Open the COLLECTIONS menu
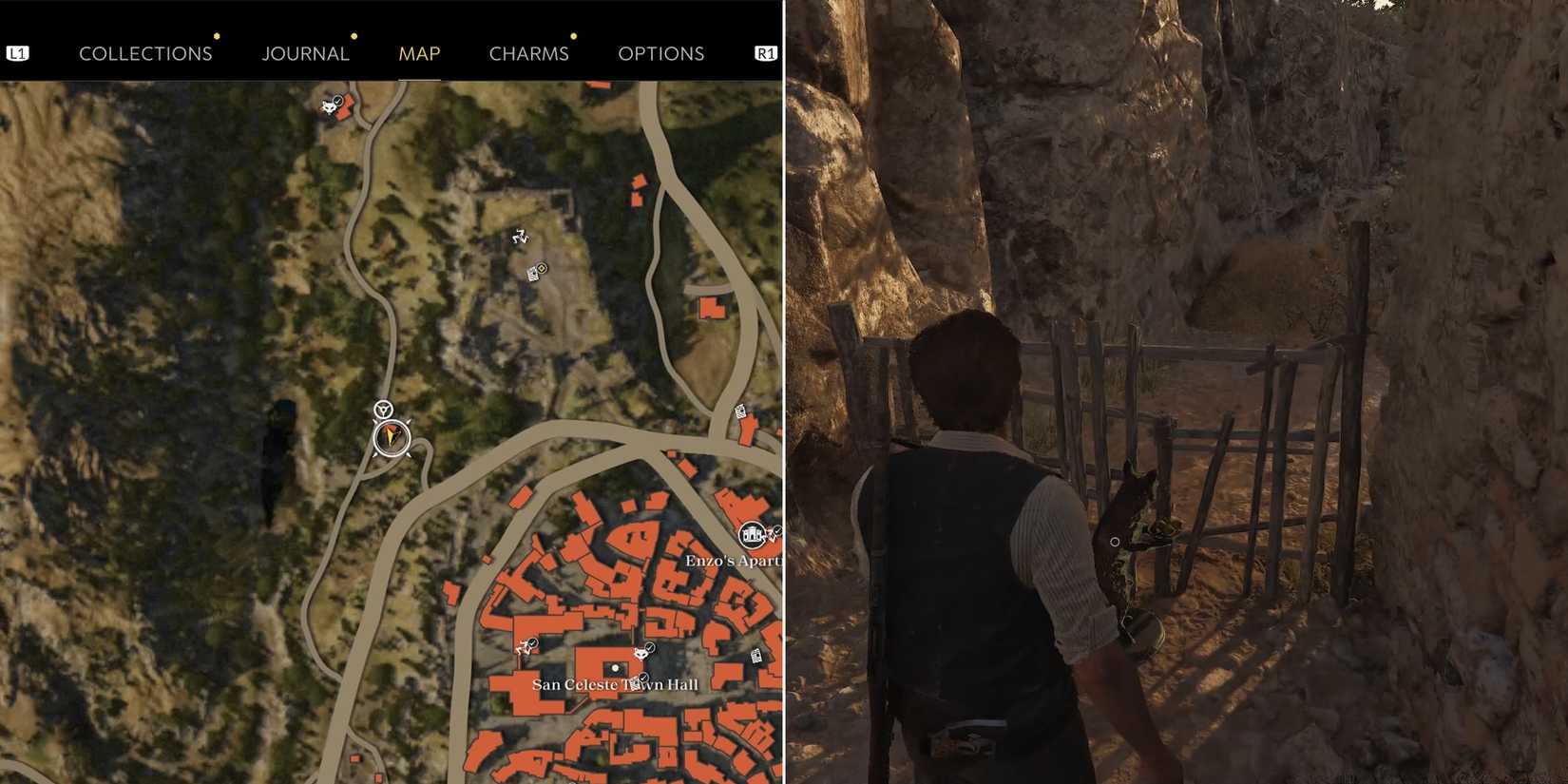1568x784 pixels. click(x=145, y=53)
